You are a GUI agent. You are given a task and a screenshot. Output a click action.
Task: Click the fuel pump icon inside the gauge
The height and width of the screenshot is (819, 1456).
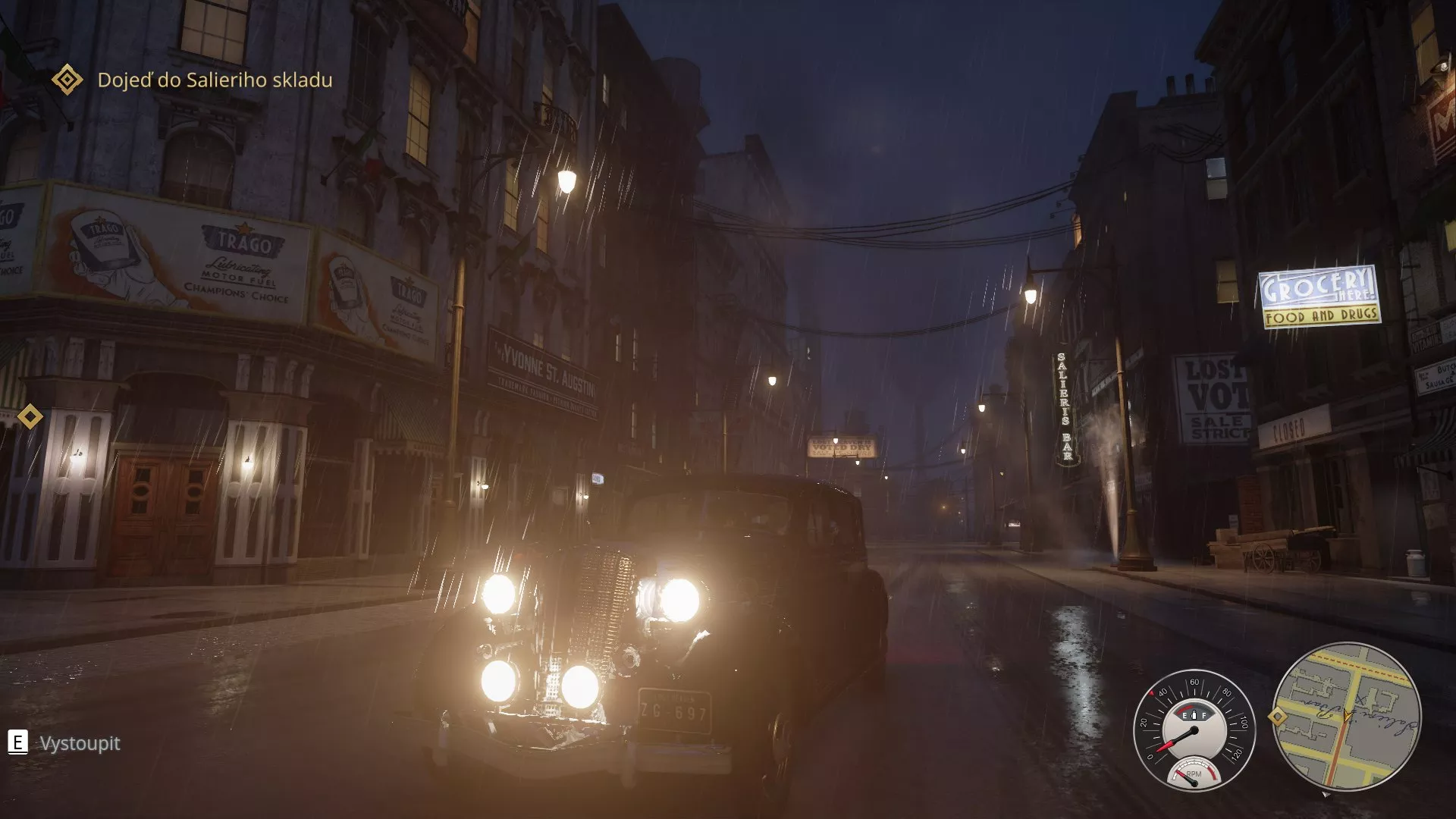click(x=1194, y=715)
